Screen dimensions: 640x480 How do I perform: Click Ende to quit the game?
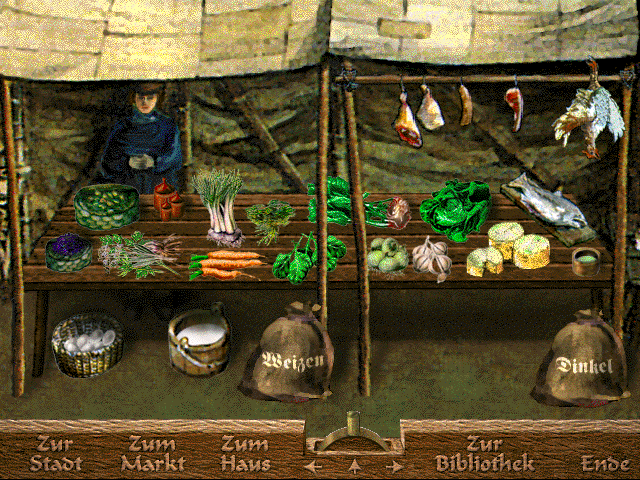click(x=606, y=463)
